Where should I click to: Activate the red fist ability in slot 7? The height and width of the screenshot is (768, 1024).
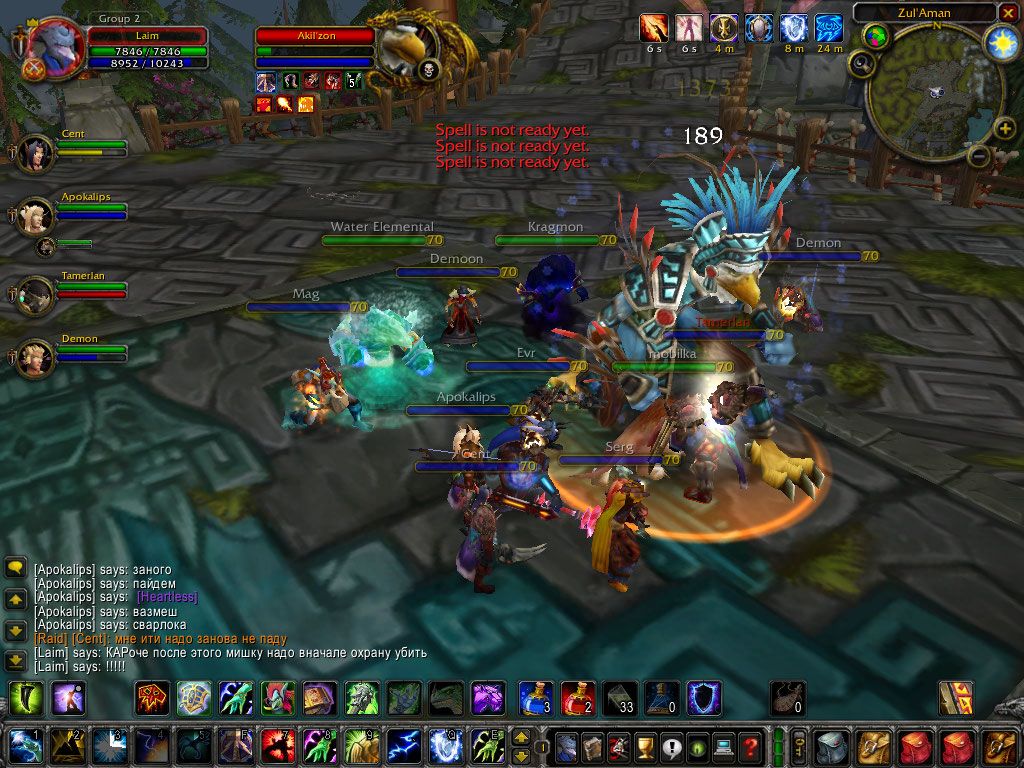(275, 746)
